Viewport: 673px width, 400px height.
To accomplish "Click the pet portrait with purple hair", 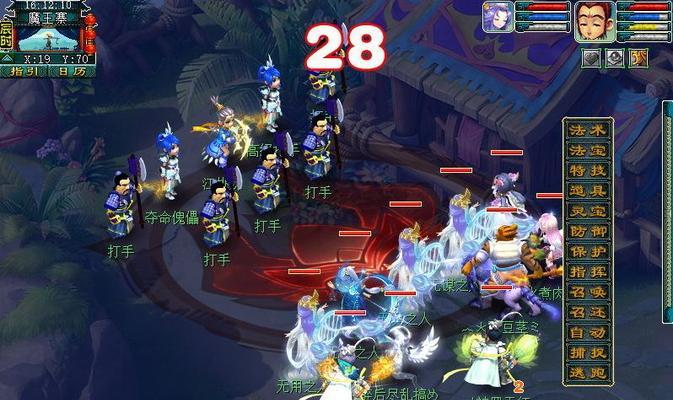I will coord(497,20).
